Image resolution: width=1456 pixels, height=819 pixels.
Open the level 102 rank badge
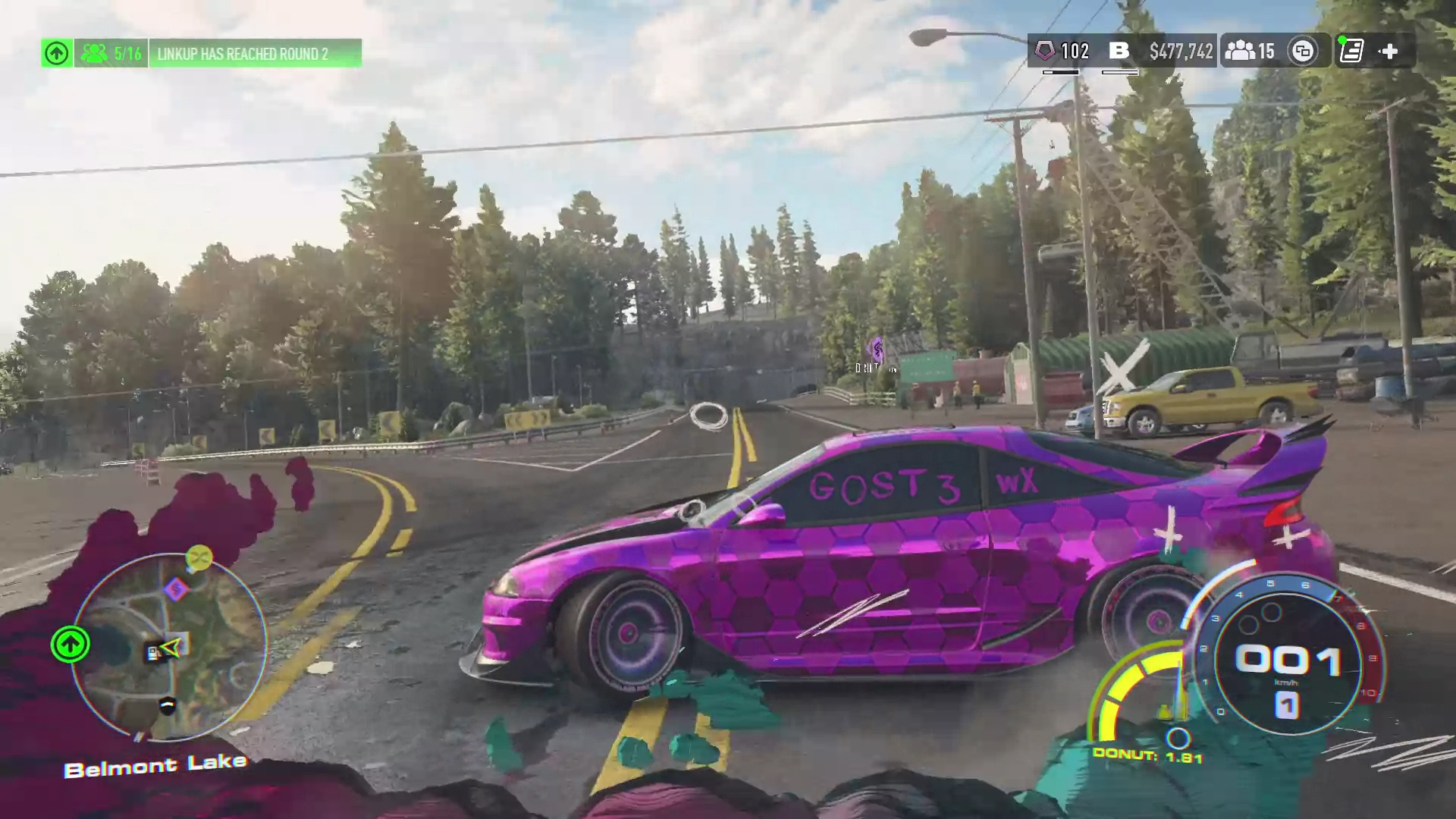1063,52
